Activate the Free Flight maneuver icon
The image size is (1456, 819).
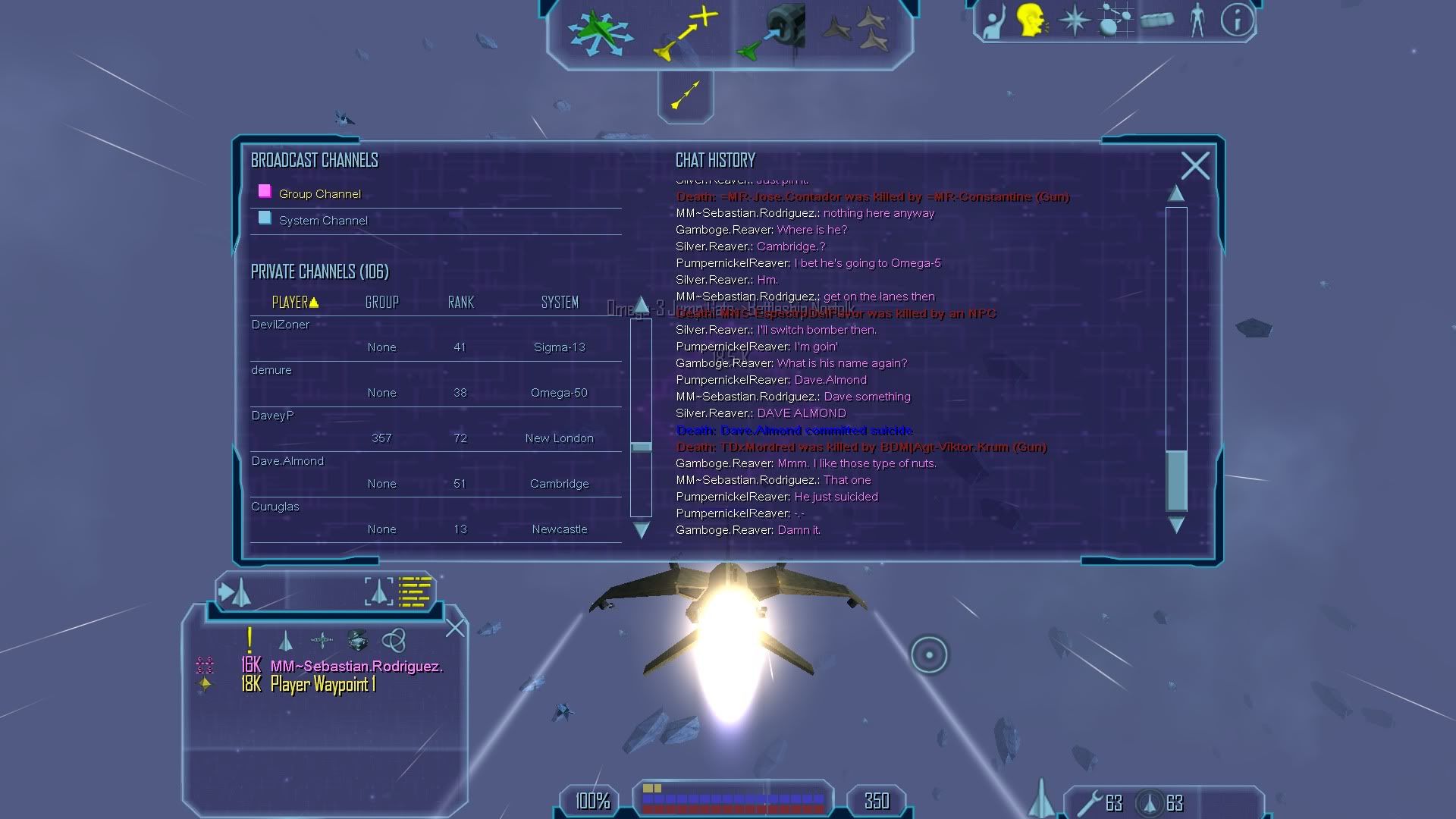coord(600,33)
